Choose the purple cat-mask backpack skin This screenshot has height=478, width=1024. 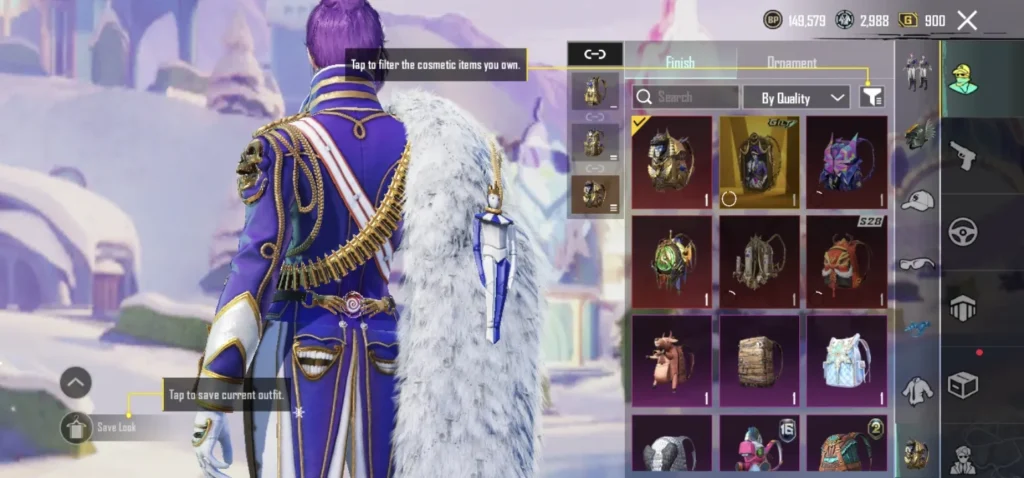tap(847, 161)
